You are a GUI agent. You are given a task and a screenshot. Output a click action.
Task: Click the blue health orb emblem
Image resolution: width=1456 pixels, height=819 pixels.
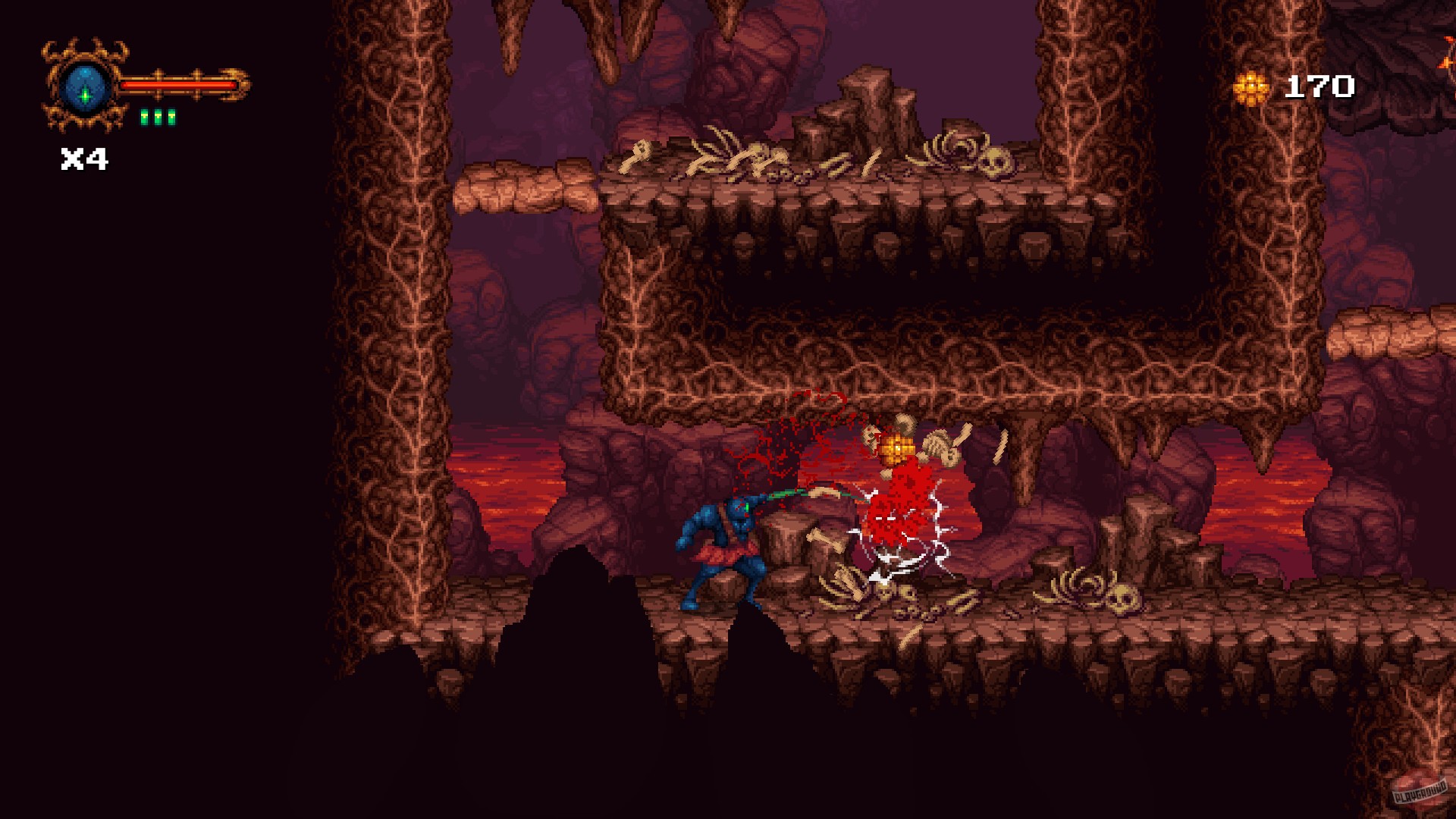coord(83,87)
